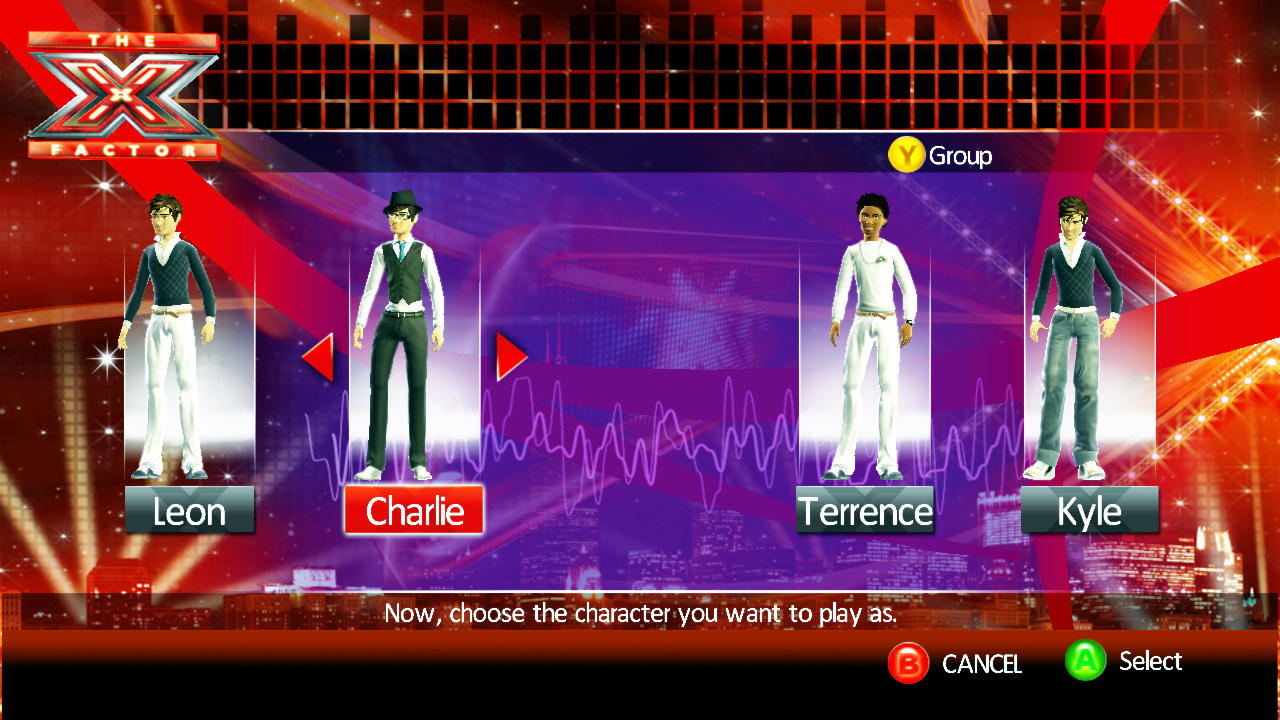
Task: Select the Leon character name button
Action: click(x=189, y=511)
